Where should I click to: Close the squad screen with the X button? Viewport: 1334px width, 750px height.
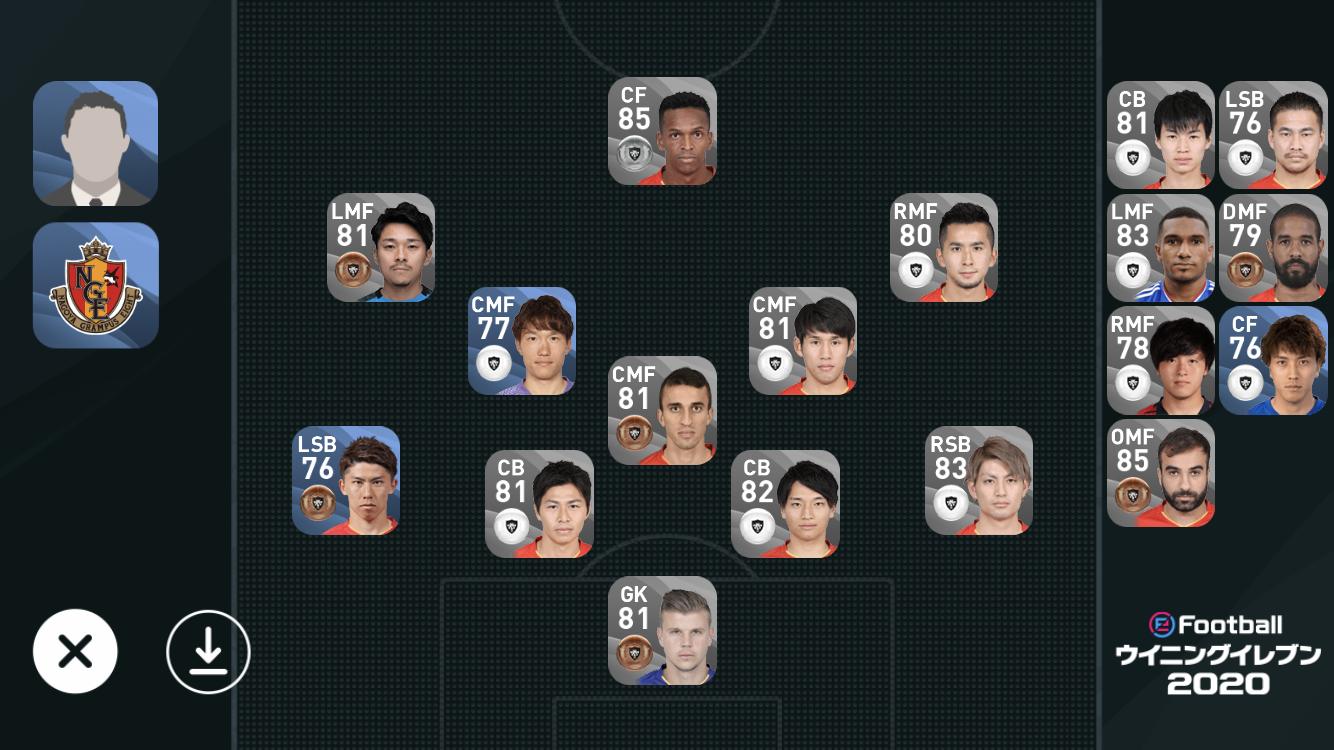click(x=75, y=652)
